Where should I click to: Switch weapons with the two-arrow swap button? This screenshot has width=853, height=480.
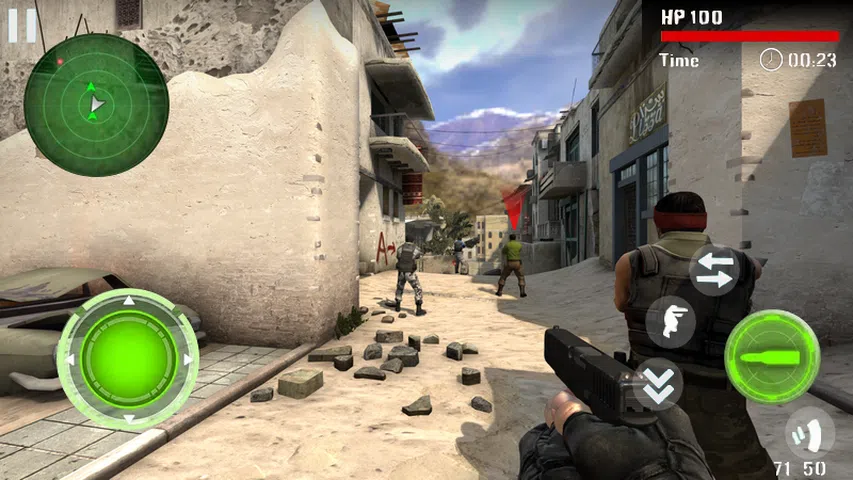(714, 270)
